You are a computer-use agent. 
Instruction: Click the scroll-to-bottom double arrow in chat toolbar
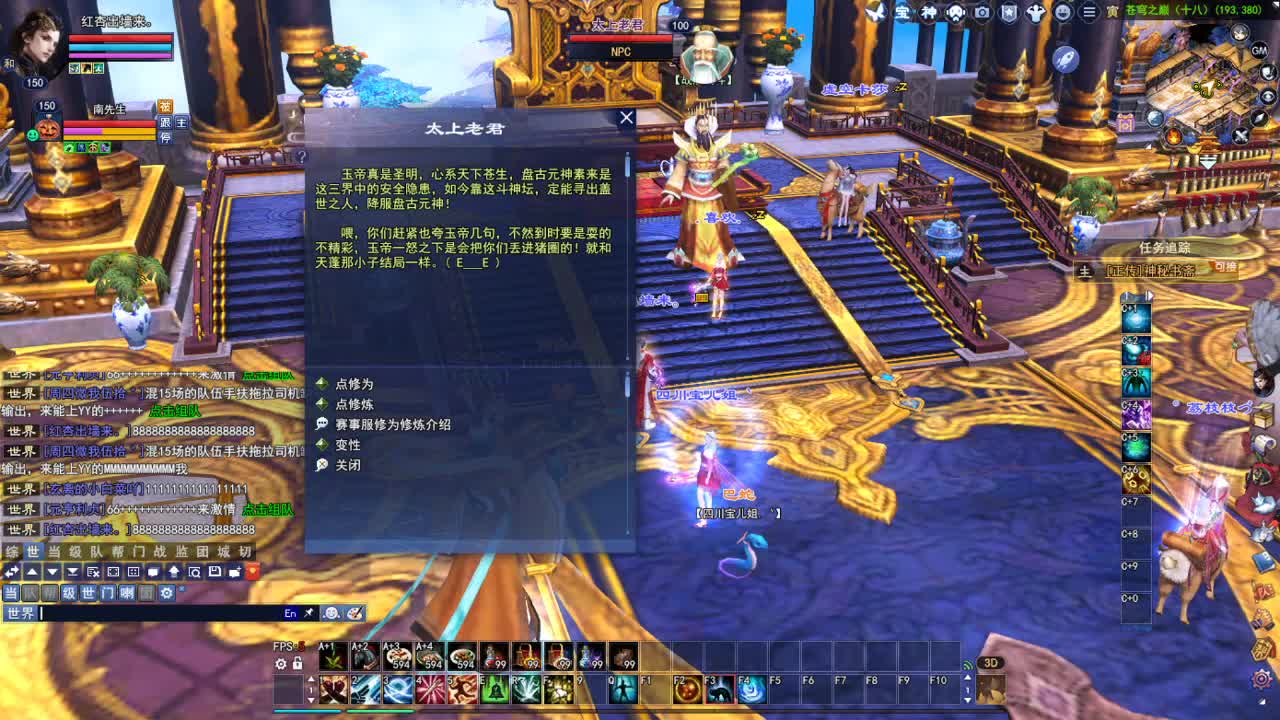click(72, 571)
